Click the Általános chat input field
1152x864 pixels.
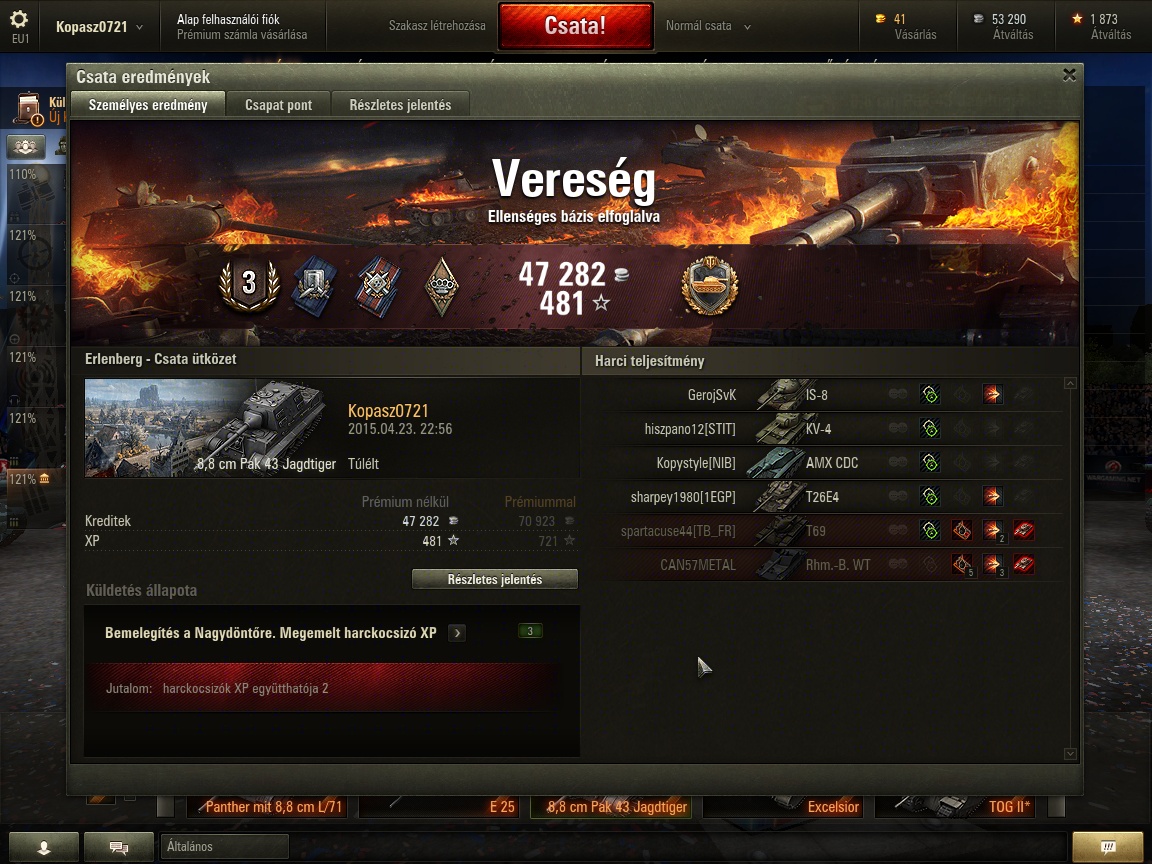[x=224, y=847]
